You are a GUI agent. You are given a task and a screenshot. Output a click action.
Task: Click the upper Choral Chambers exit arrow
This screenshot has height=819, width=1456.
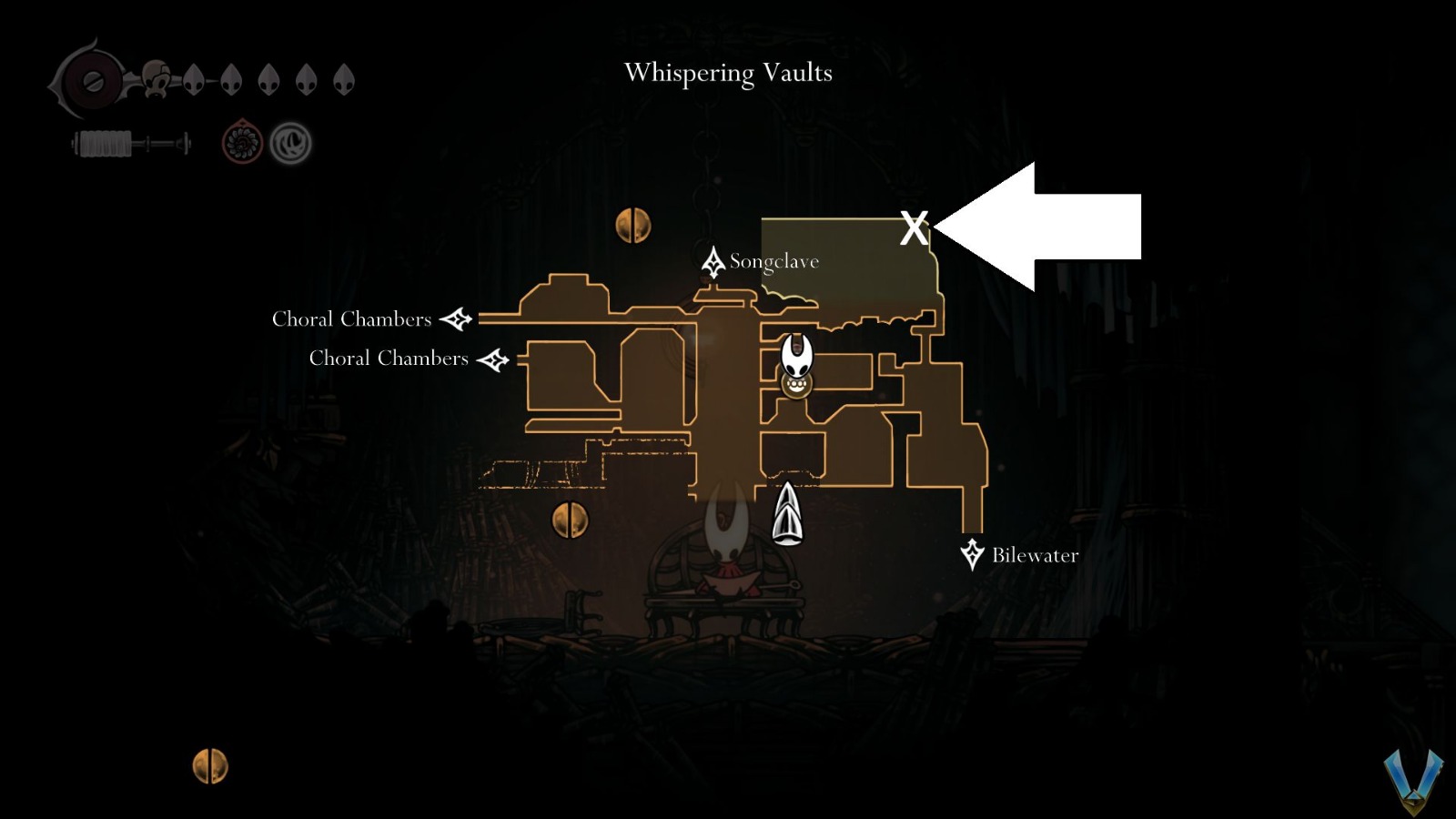point(457,318)
